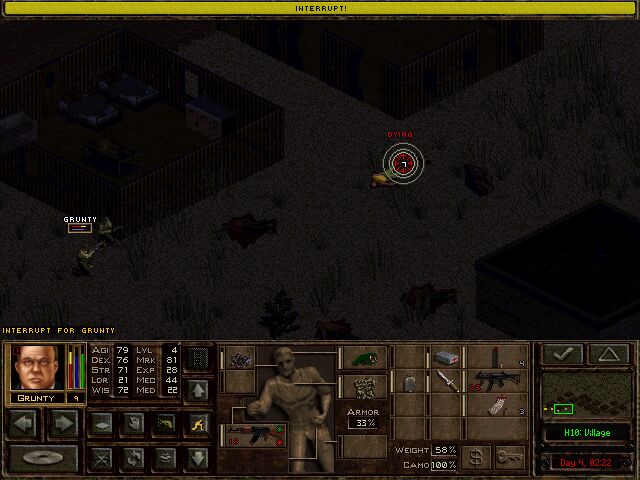The image size is (640, 480).
Task: Open the disc options button
Action: point(42,459)
